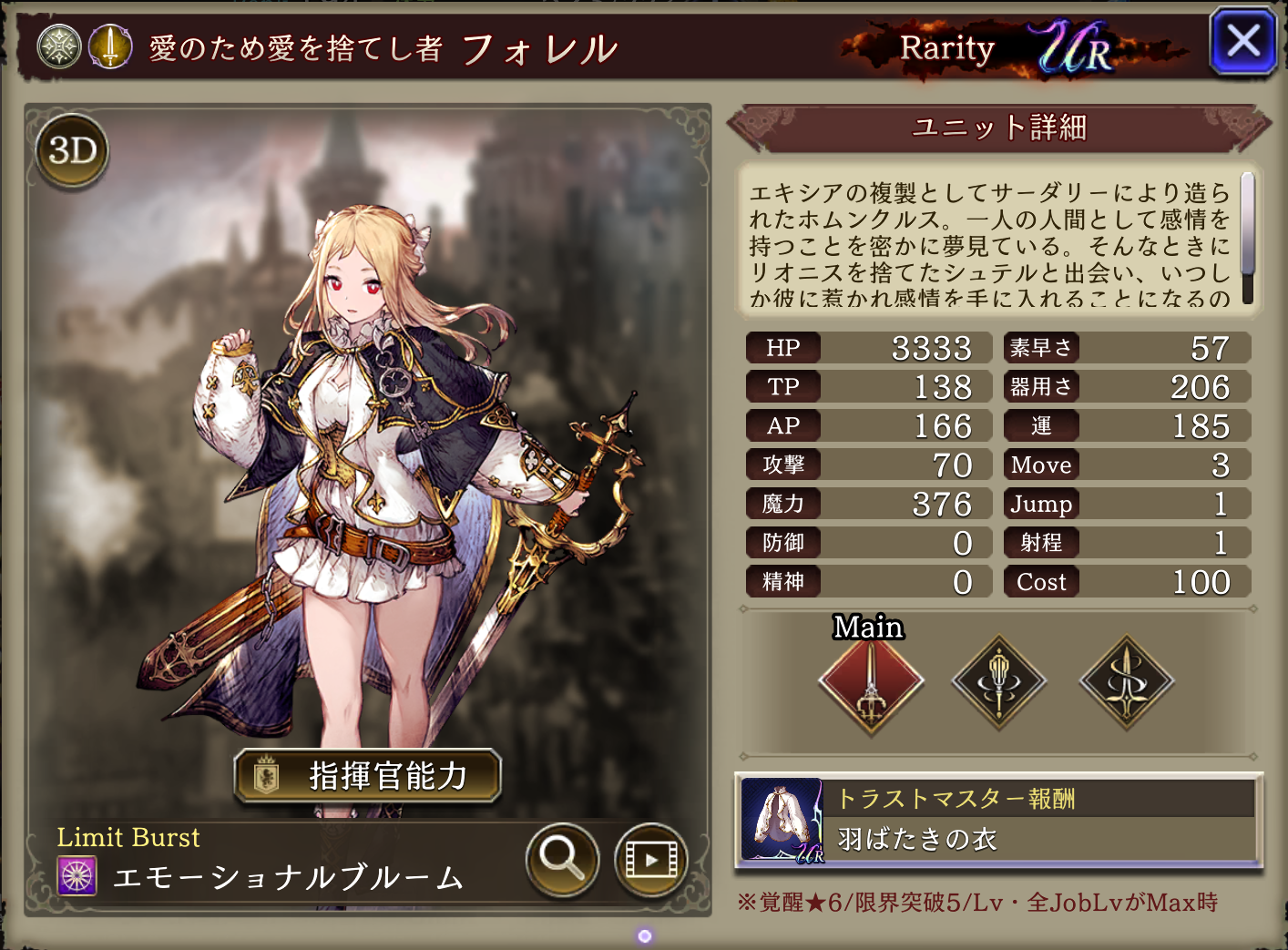The image size is (1288, 950).
Task: Open the 指揮官能力 commander ability panel
Action: (x=368, y=776)
